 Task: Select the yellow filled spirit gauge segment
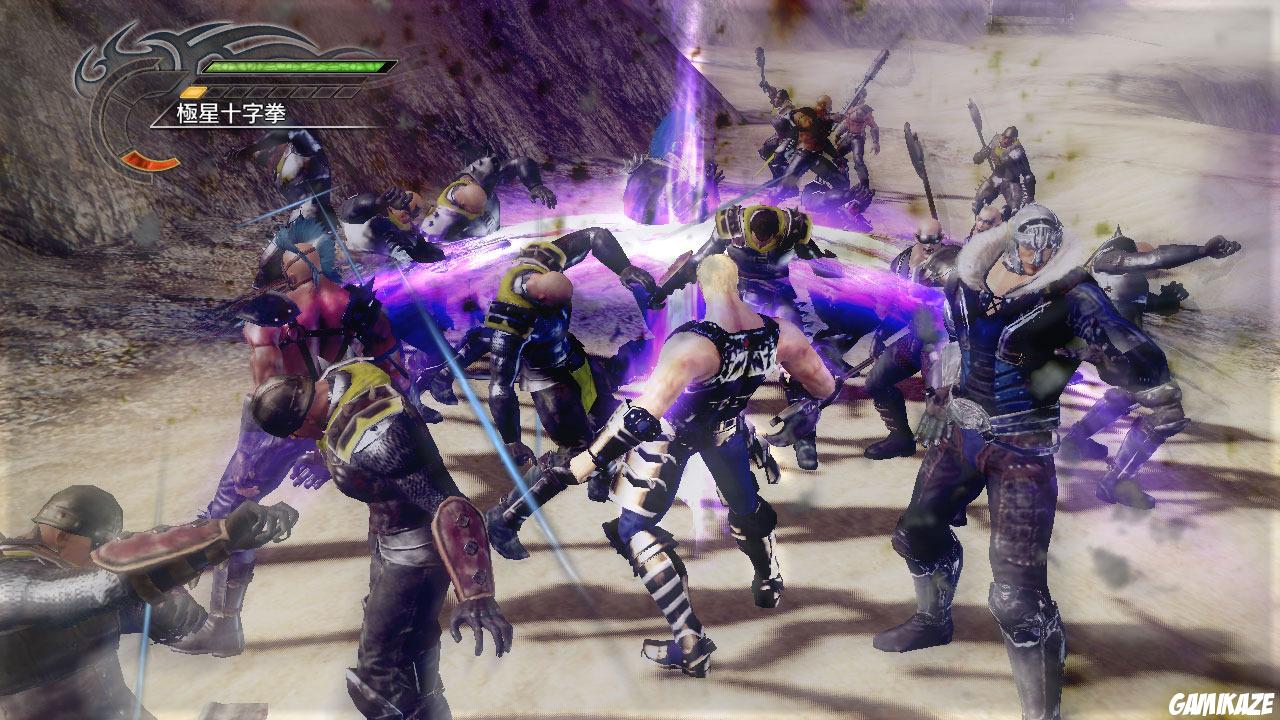(192, 90)
